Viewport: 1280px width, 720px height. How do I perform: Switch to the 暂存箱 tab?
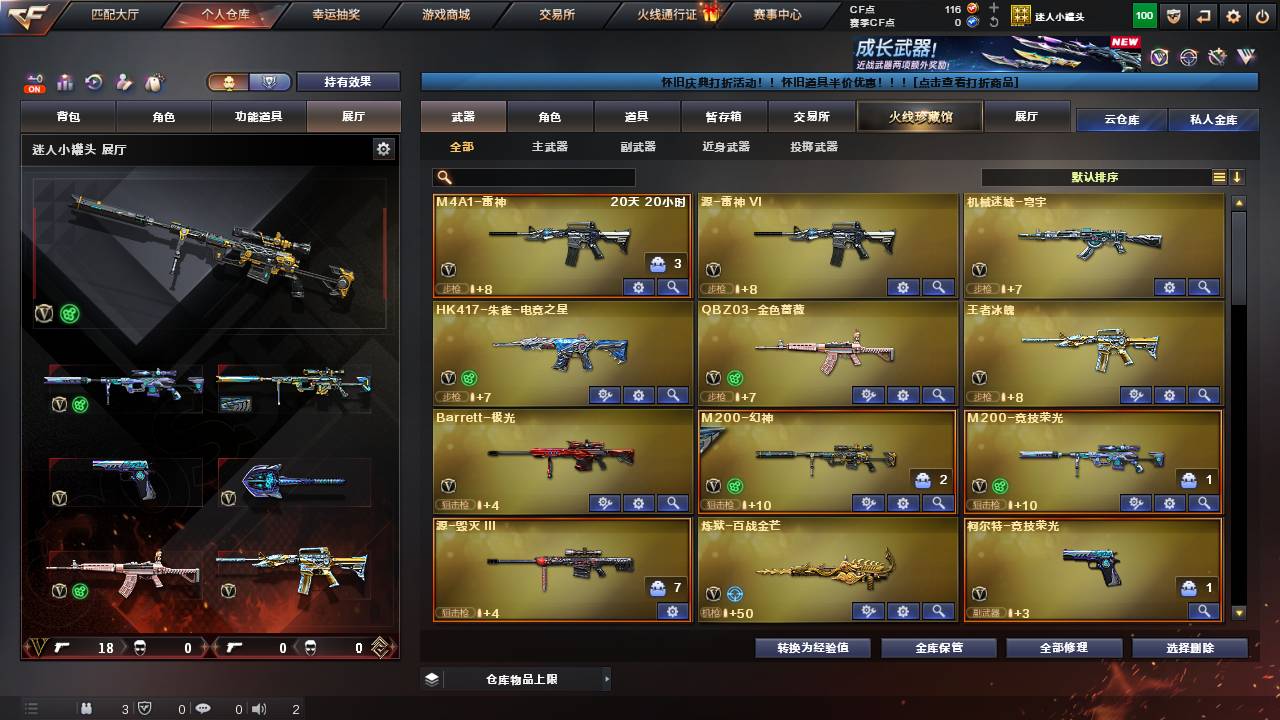(x=723, y=116)
